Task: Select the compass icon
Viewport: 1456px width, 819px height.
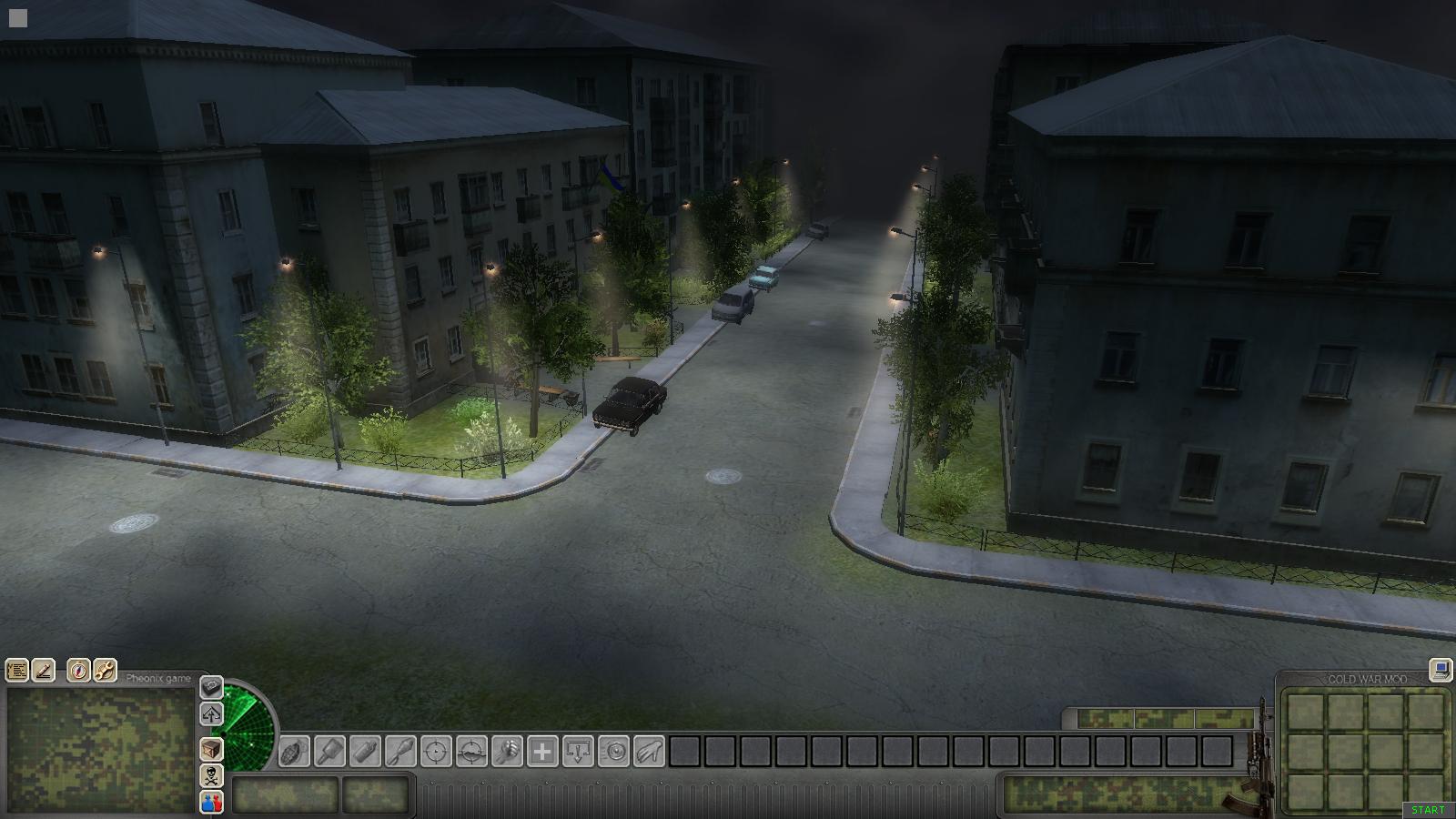Action: point(79,672)
